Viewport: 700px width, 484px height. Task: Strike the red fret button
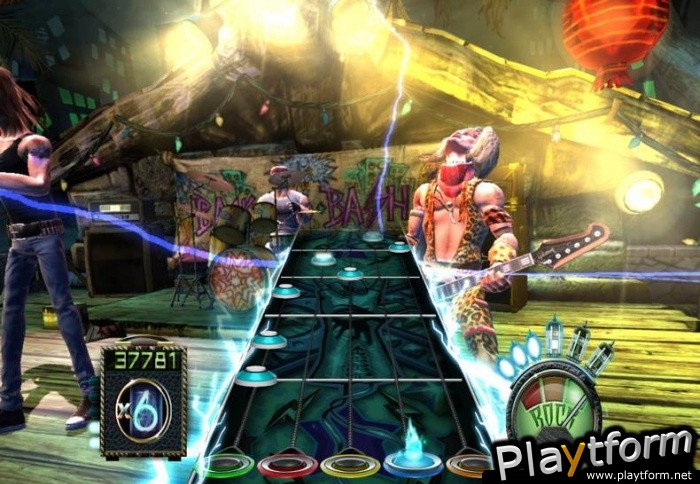pyautogui.click(x=288, y=466)
